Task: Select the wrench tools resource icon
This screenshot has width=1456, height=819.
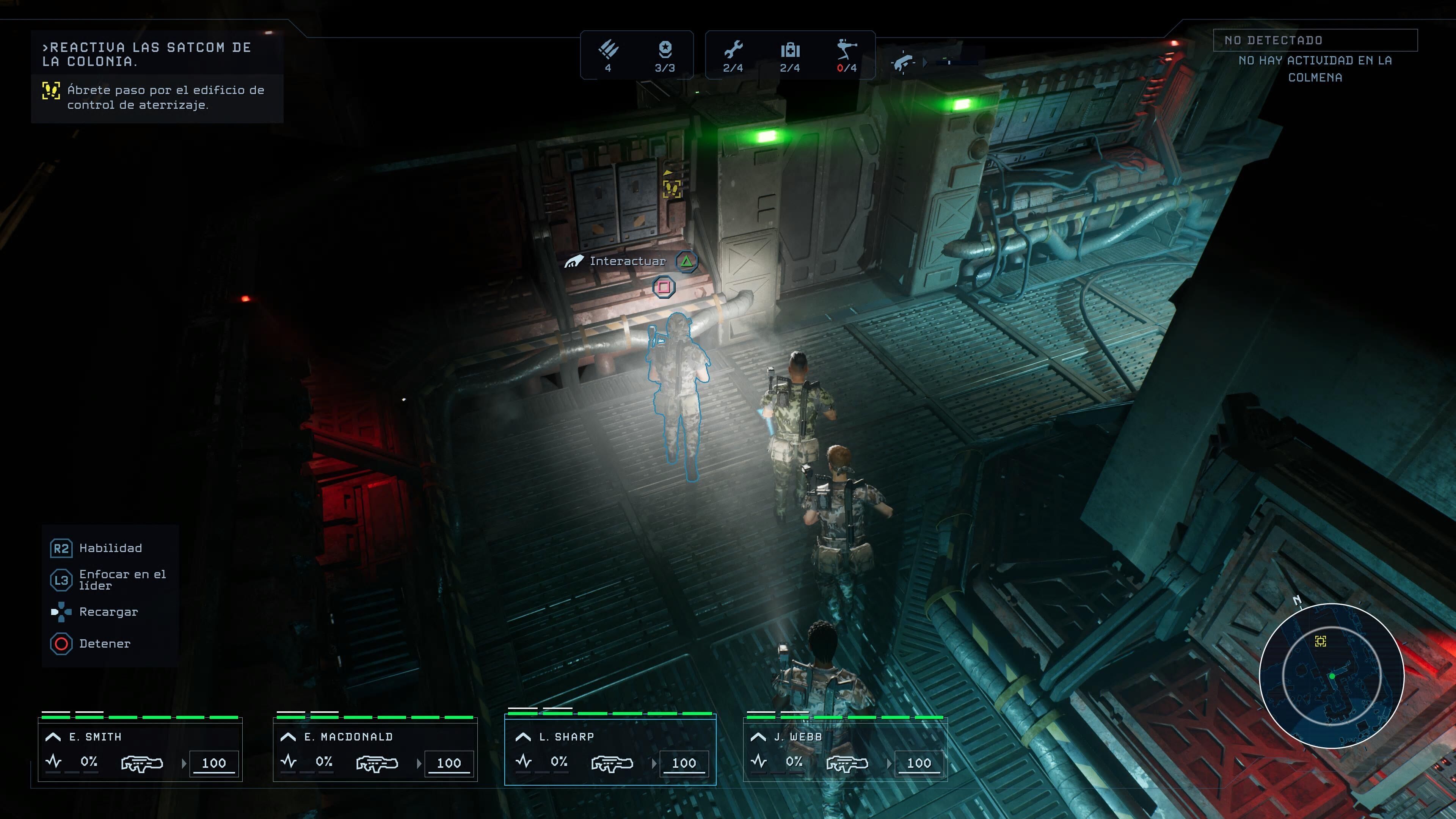Action: coord(733,50)
